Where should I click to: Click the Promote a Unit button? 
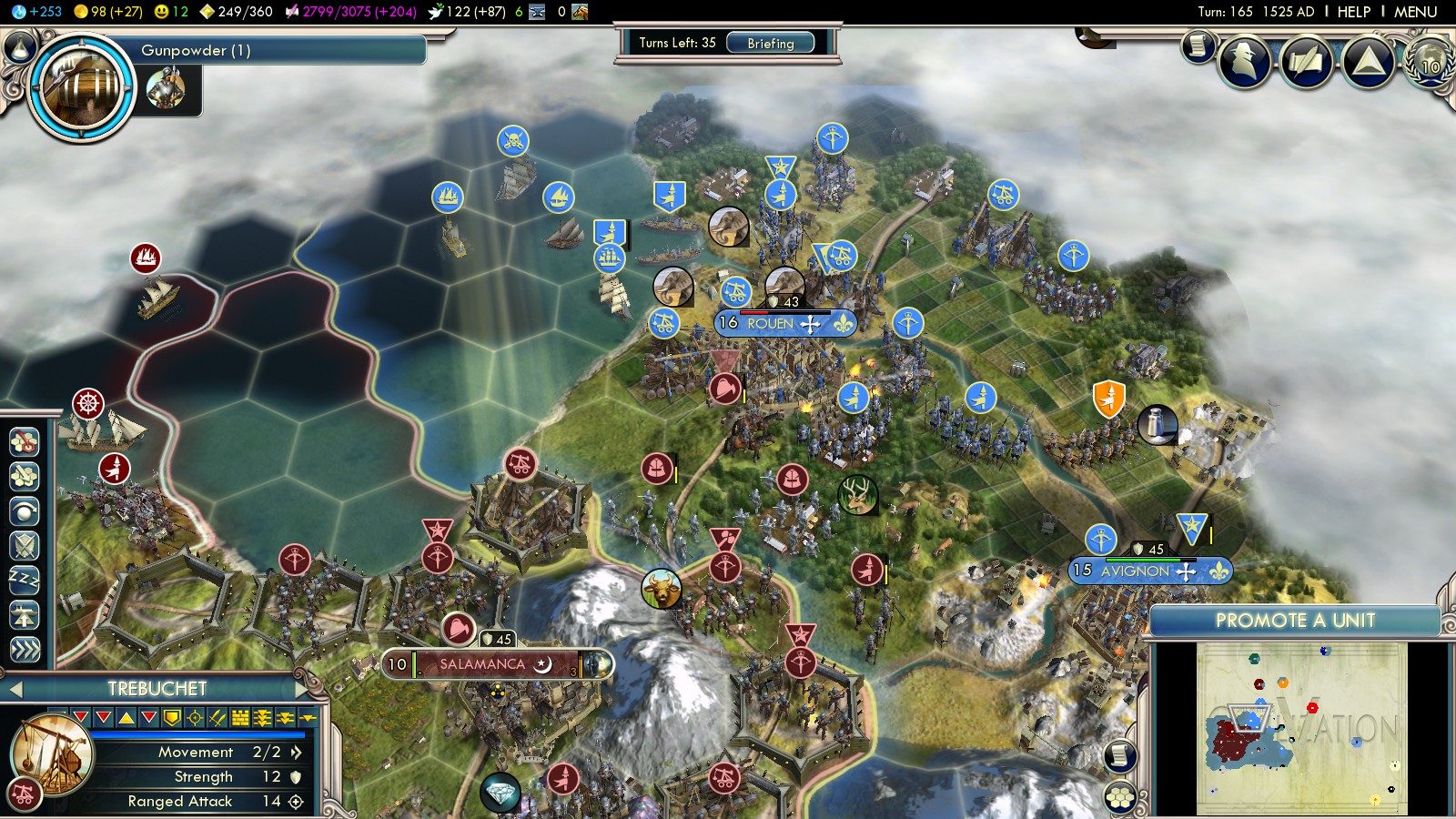[1294, 621]
